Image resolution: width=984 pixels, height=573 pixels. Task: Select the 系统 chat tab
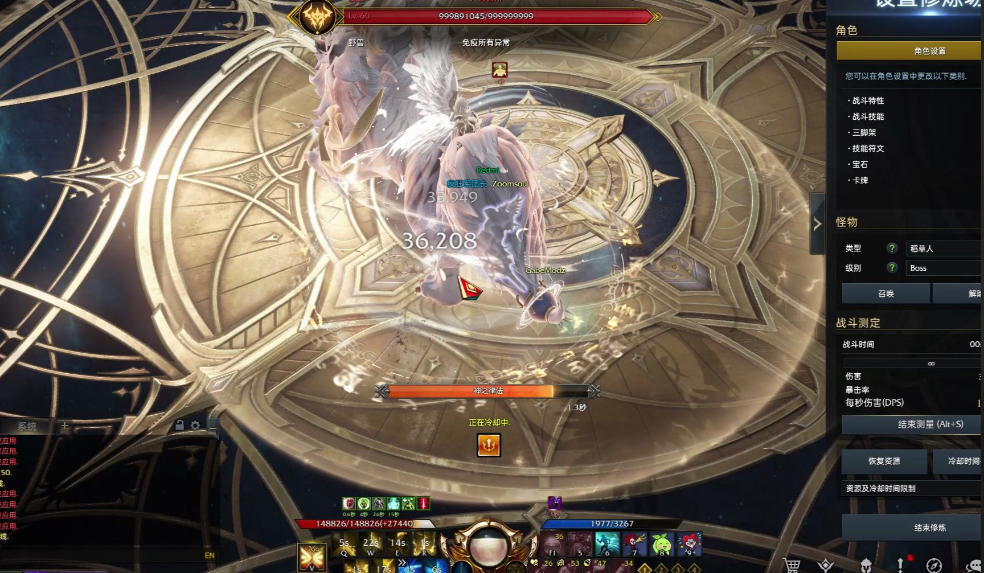click(x=28, y=426)
